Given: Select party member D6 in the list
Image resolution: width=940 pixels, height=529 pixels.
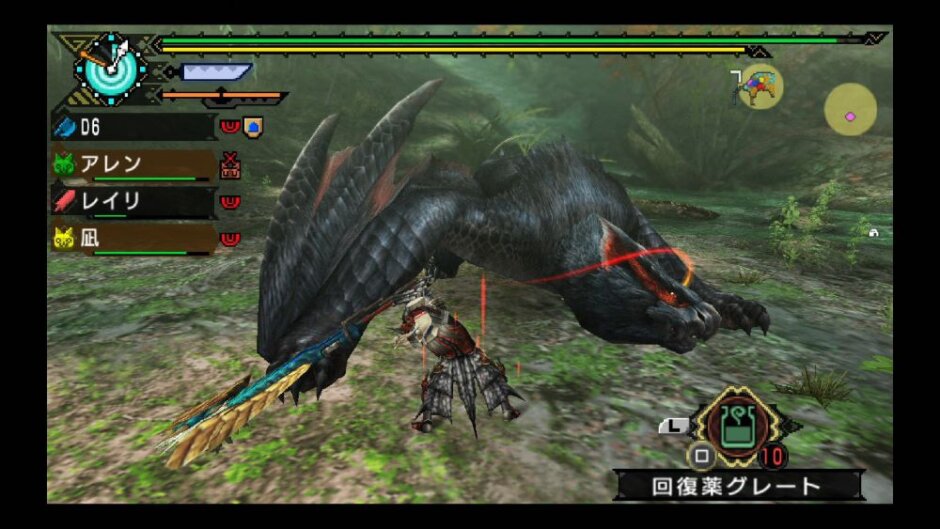Looking at the screenshot, I should (132, 127).
